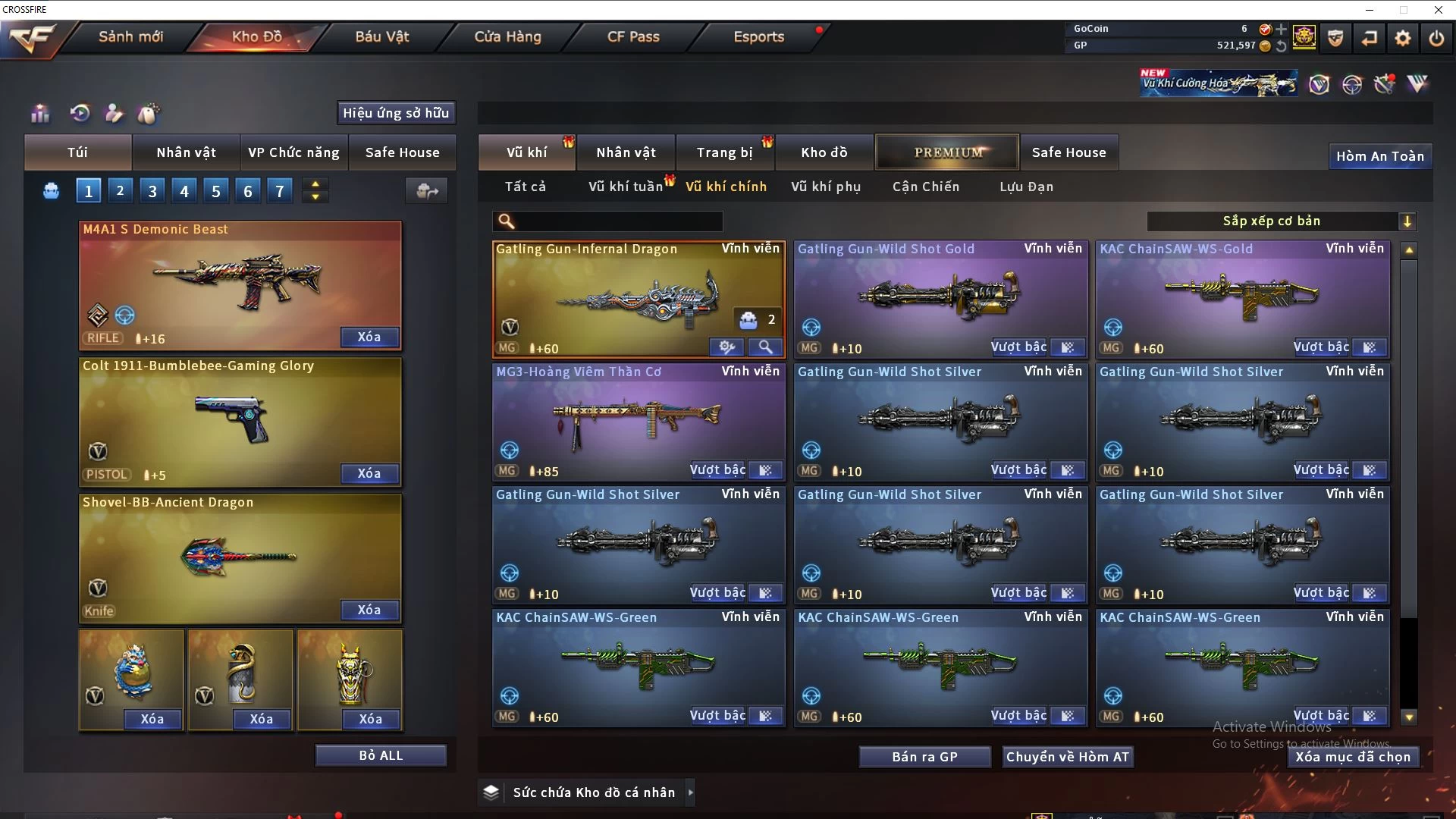1456x819 pixels.
Task: Show the Cận Chiến melee category
Action: pyautogui.click(x=925, y=187)
